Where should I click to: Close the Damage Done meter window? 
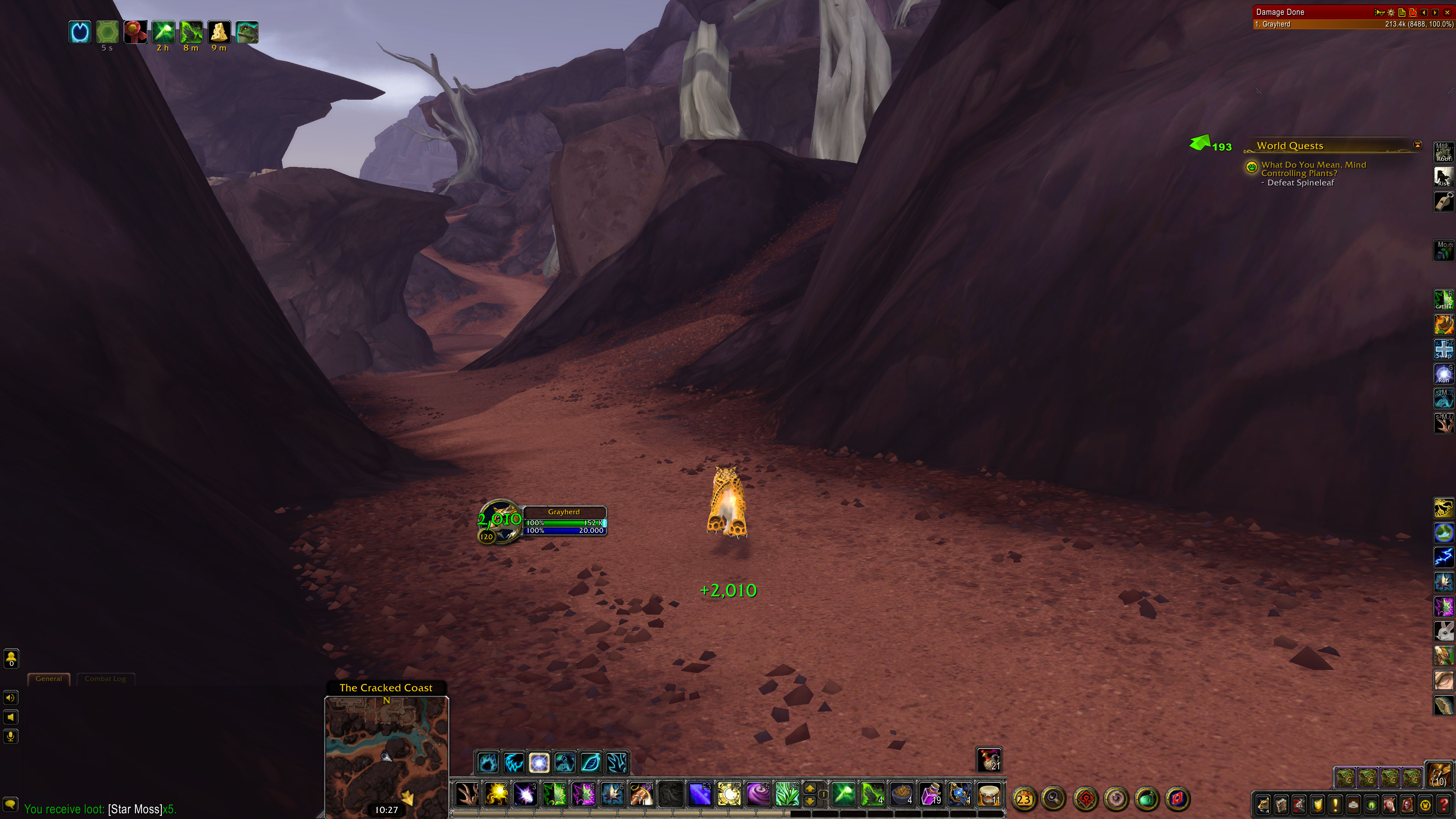pos(1448,13)
